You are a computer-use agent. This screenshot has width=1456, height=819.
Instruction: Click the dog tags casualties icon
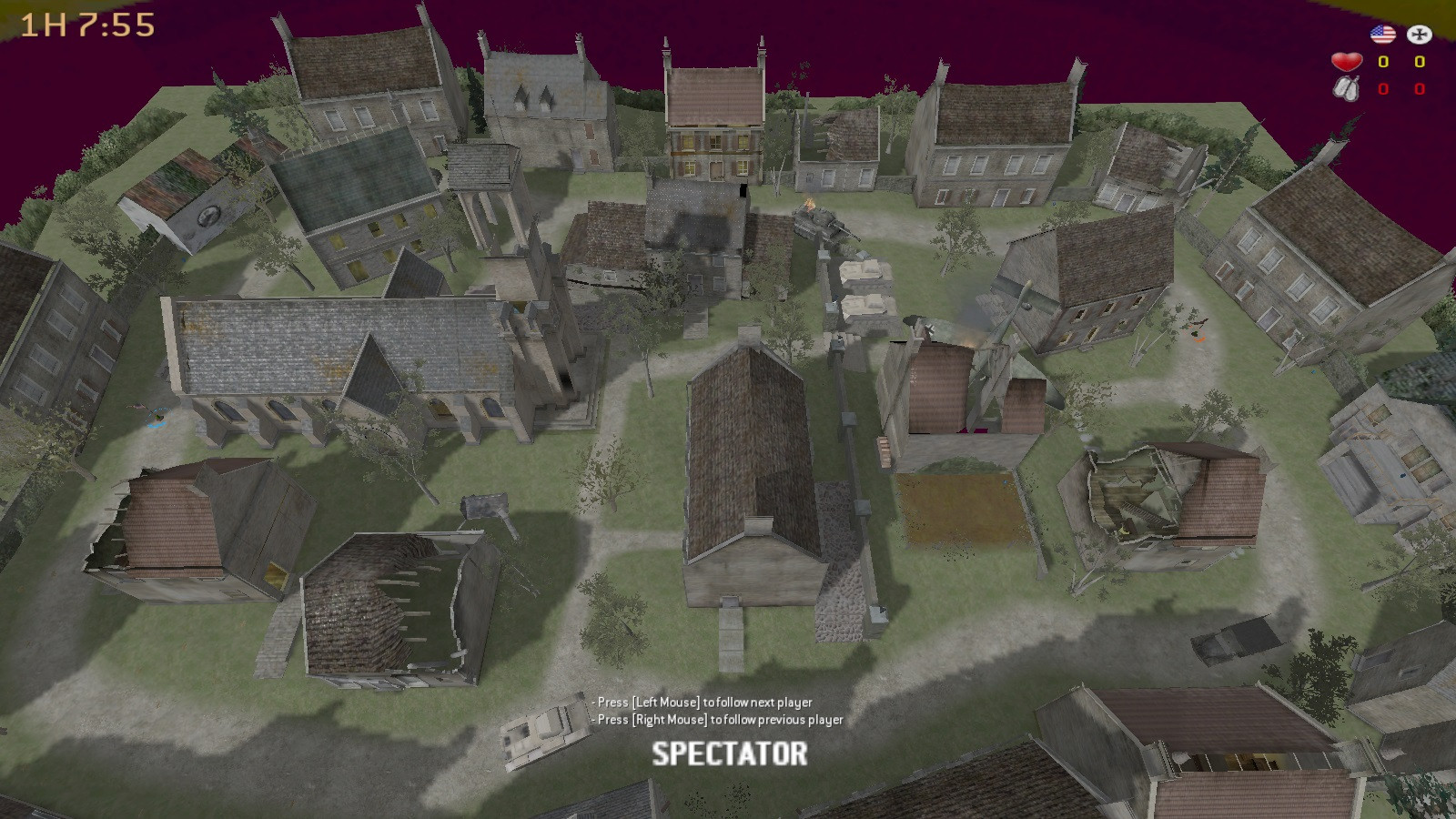tap(1347, 88)
